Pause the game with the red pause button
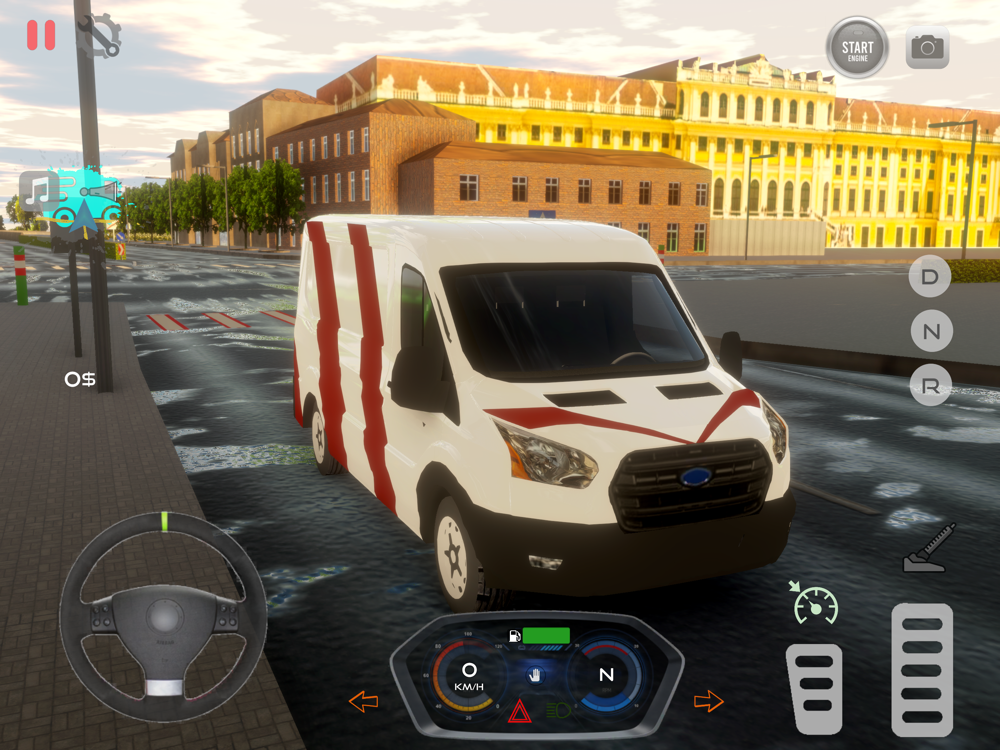 [41, 35]
